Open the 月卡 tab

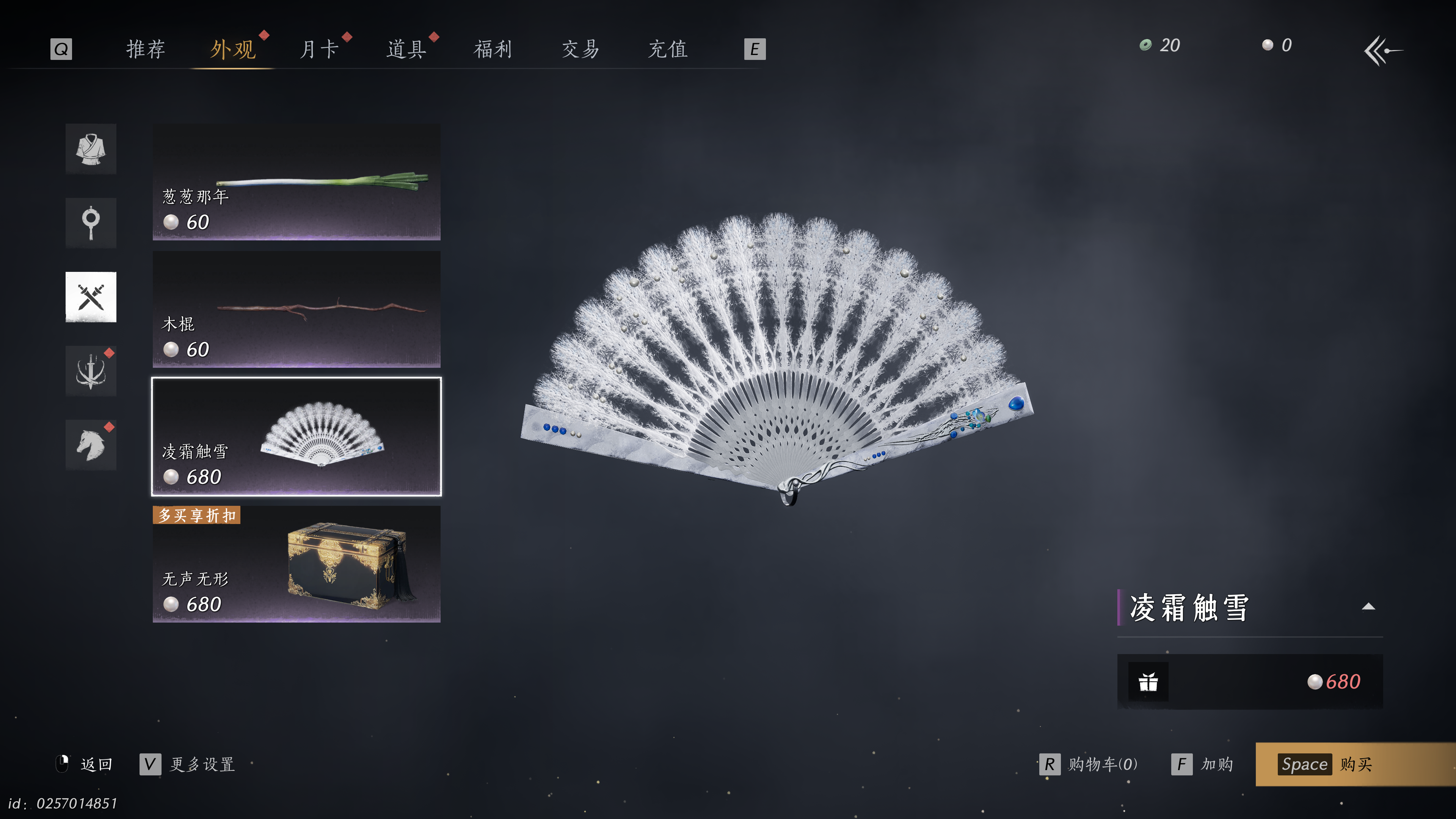pyautogui.click(x=319, y=49)
